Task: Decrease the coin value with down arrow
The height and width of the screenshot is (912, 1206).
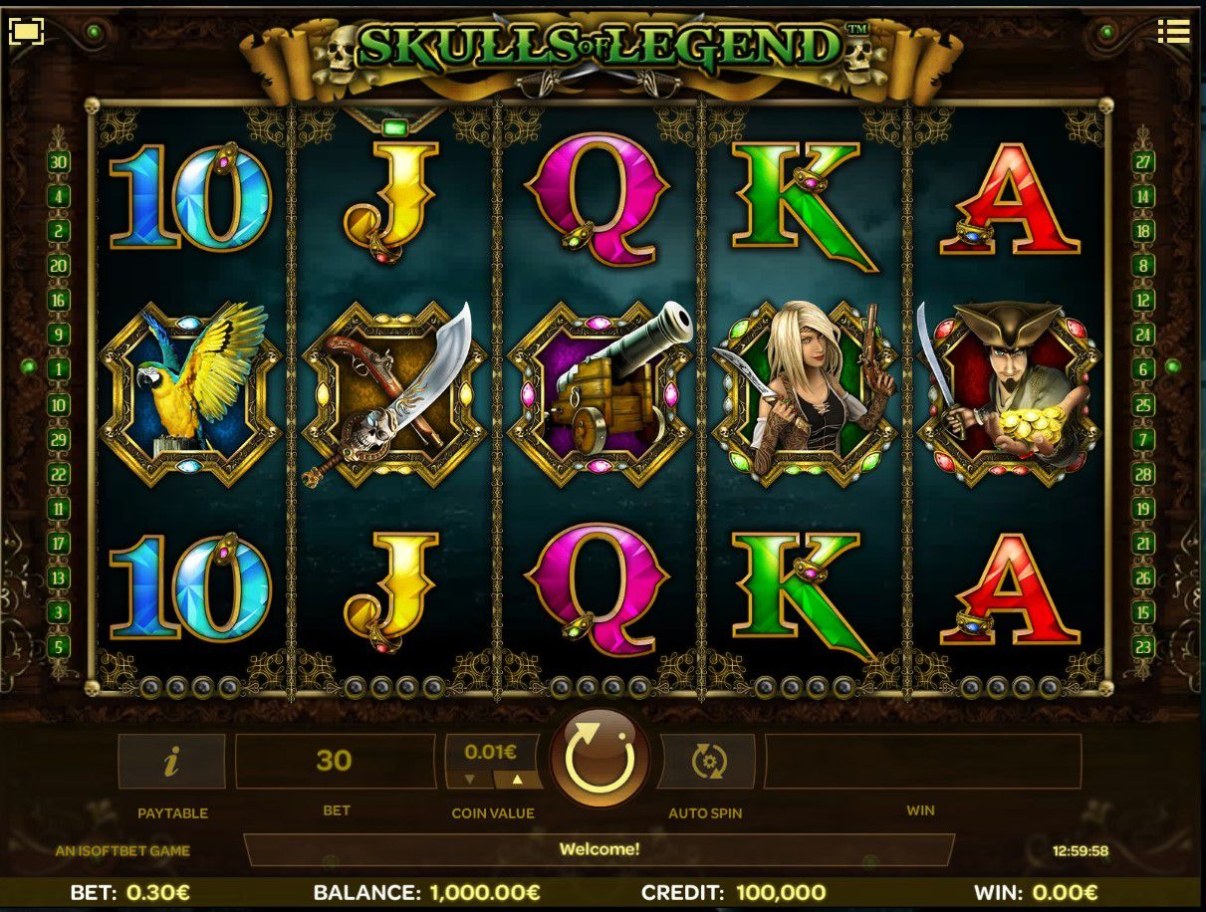Action: (468, 779)
